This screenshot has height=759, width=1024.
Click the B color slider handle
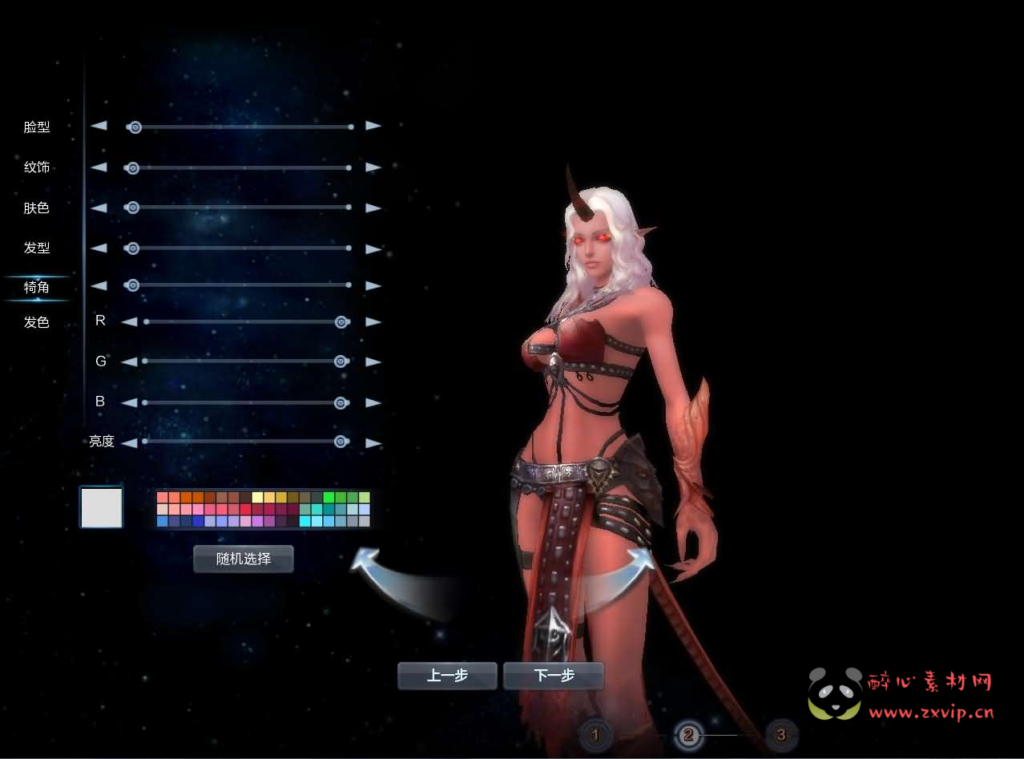tap(341, 402)
